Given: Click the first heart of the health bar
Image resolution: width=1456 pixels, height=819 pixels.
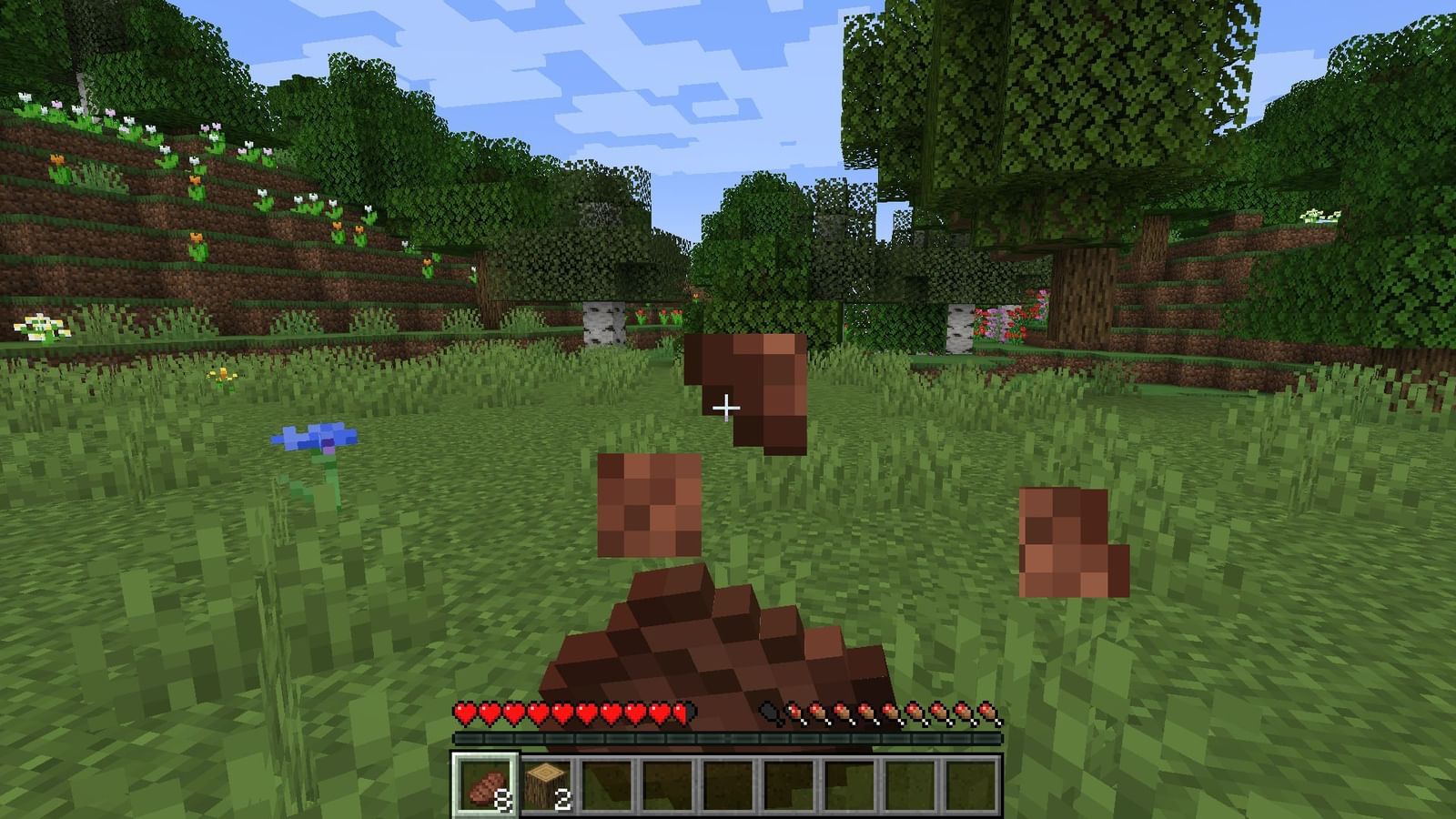Looking at the screenshot, I should click(467, 713).
